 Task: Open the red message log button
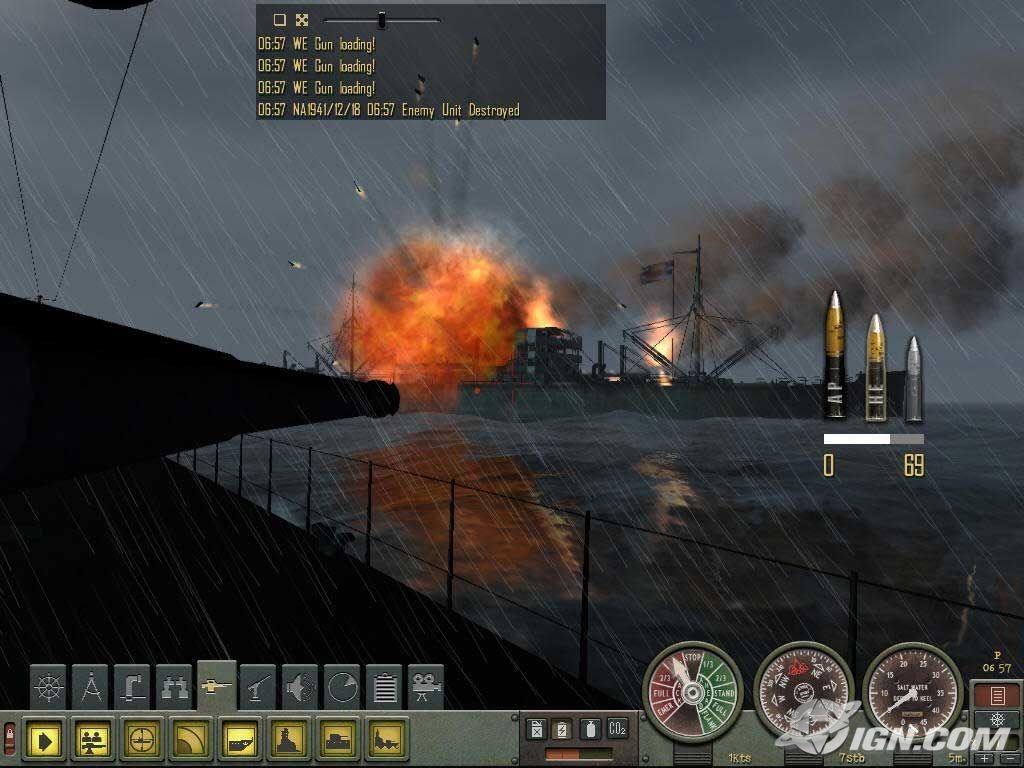pyautogui.click(x=996, y=696)
